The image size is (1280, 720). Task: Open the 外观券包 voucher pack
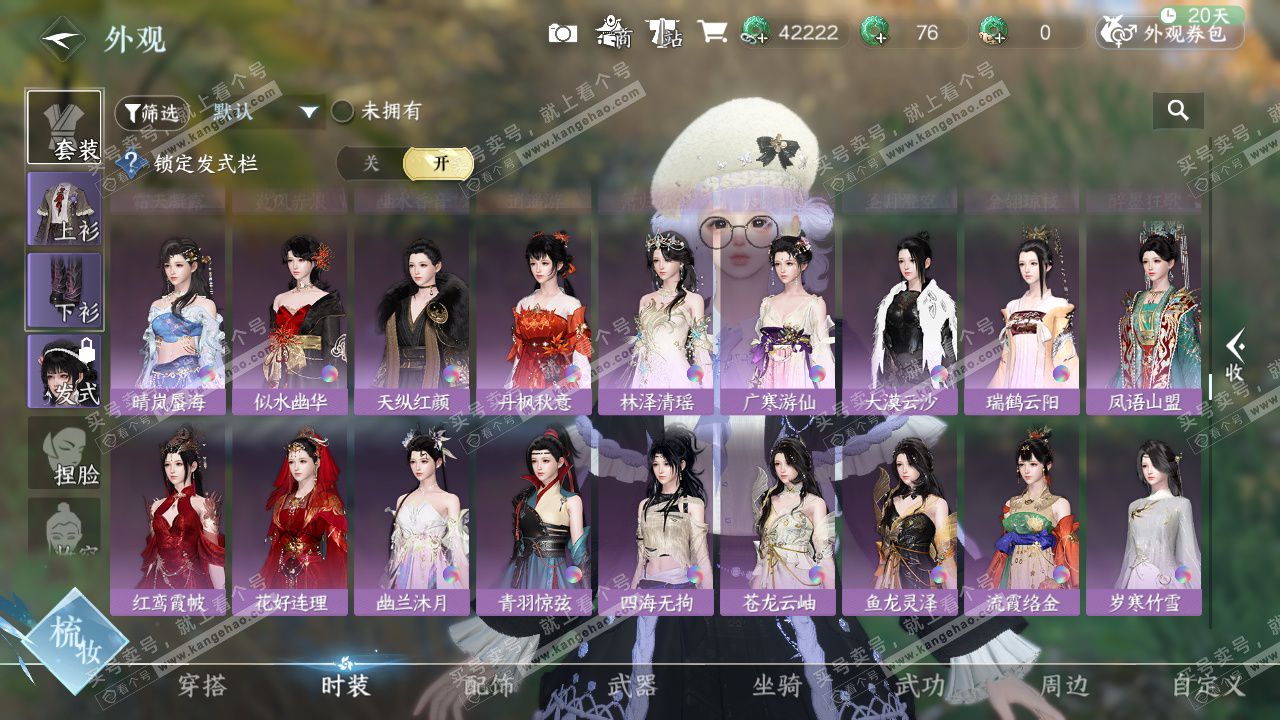[x=1170, y=33]
